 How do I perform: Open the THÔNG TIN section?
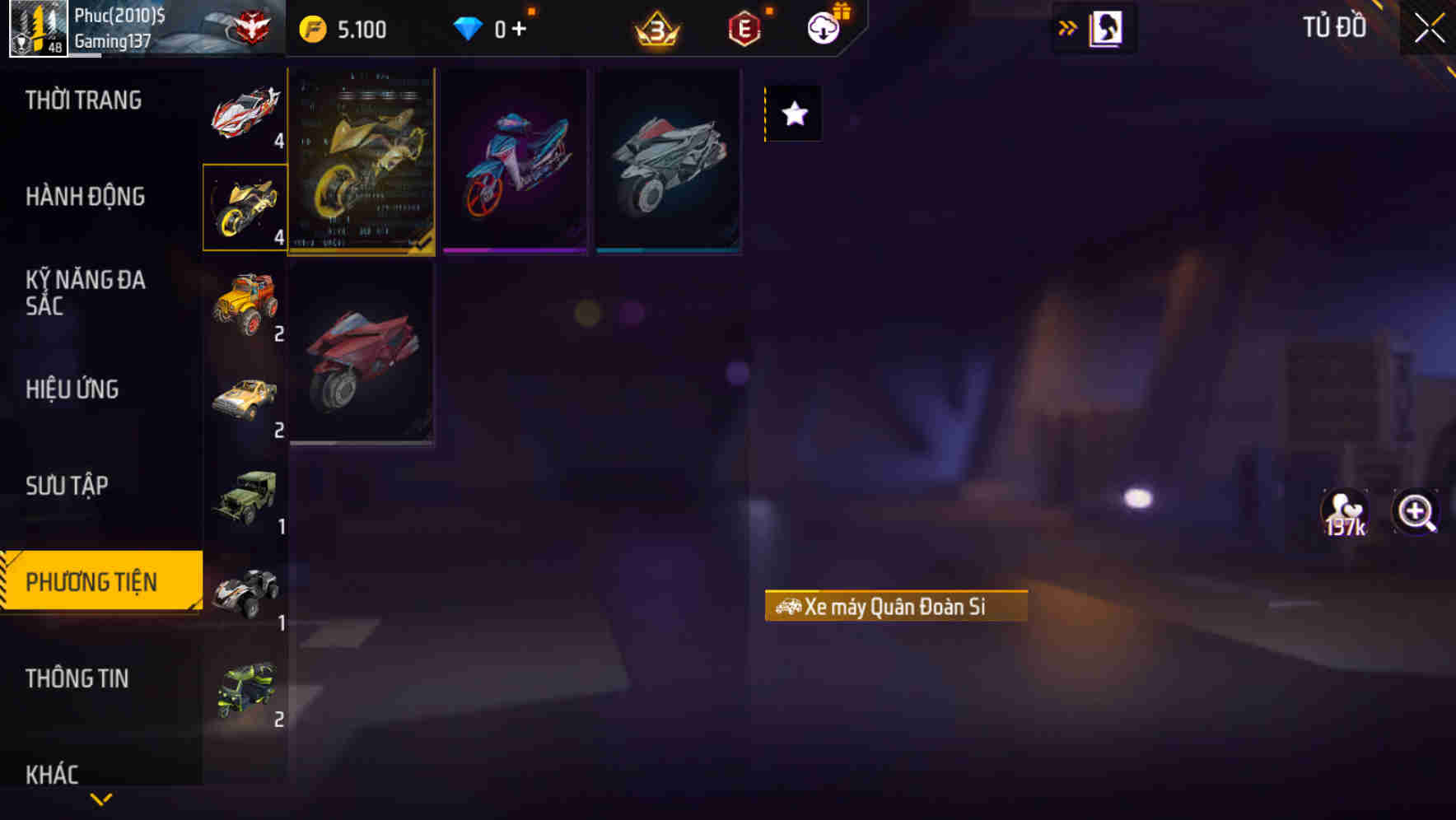tap(78, 678)
